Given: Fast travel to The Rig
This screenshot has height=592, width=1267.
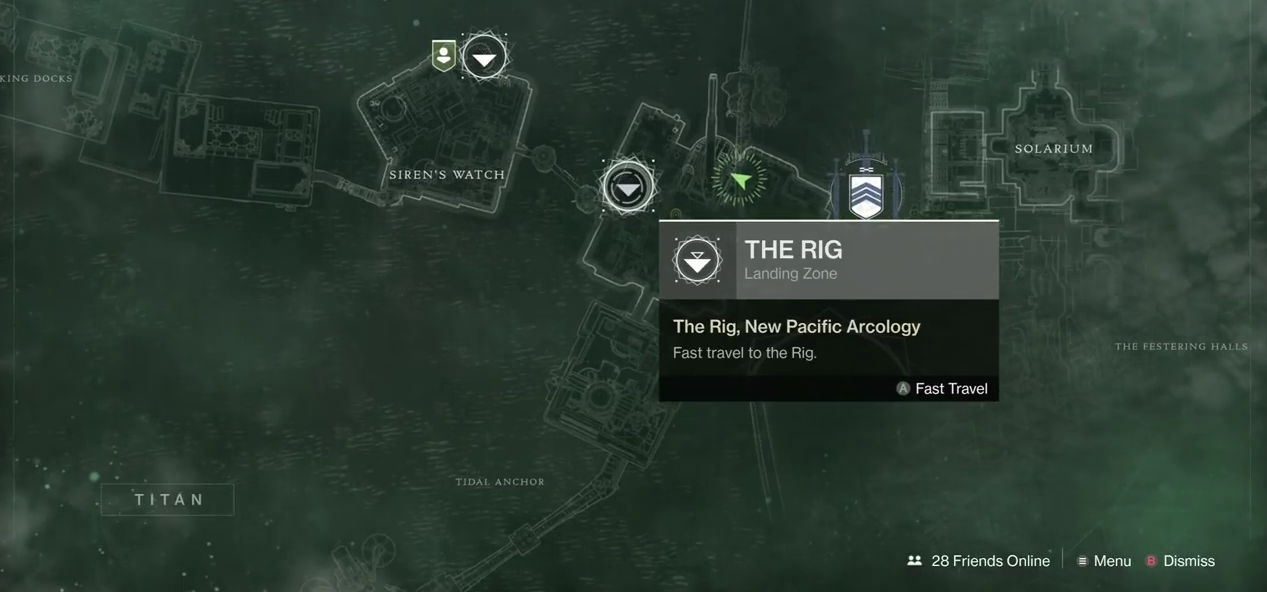Looking at the screenshot, I should point(941,389).
